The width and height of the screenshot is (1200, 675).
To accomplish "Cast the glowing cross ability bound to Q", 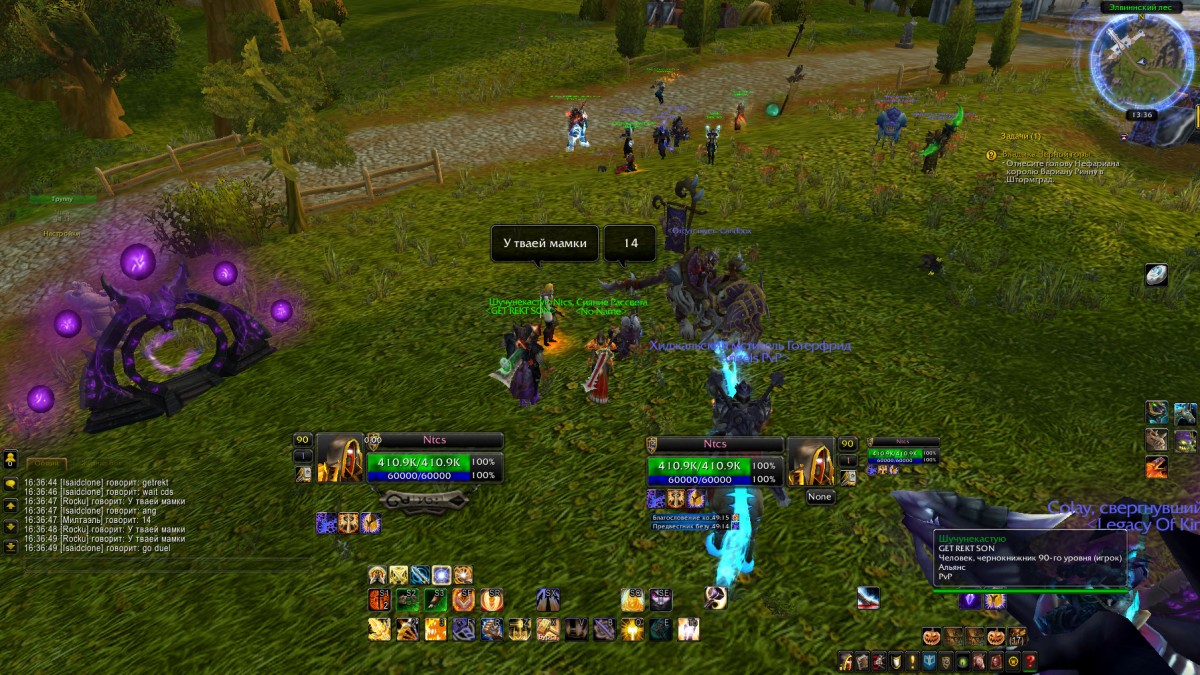I will click(x=632, y=629).
